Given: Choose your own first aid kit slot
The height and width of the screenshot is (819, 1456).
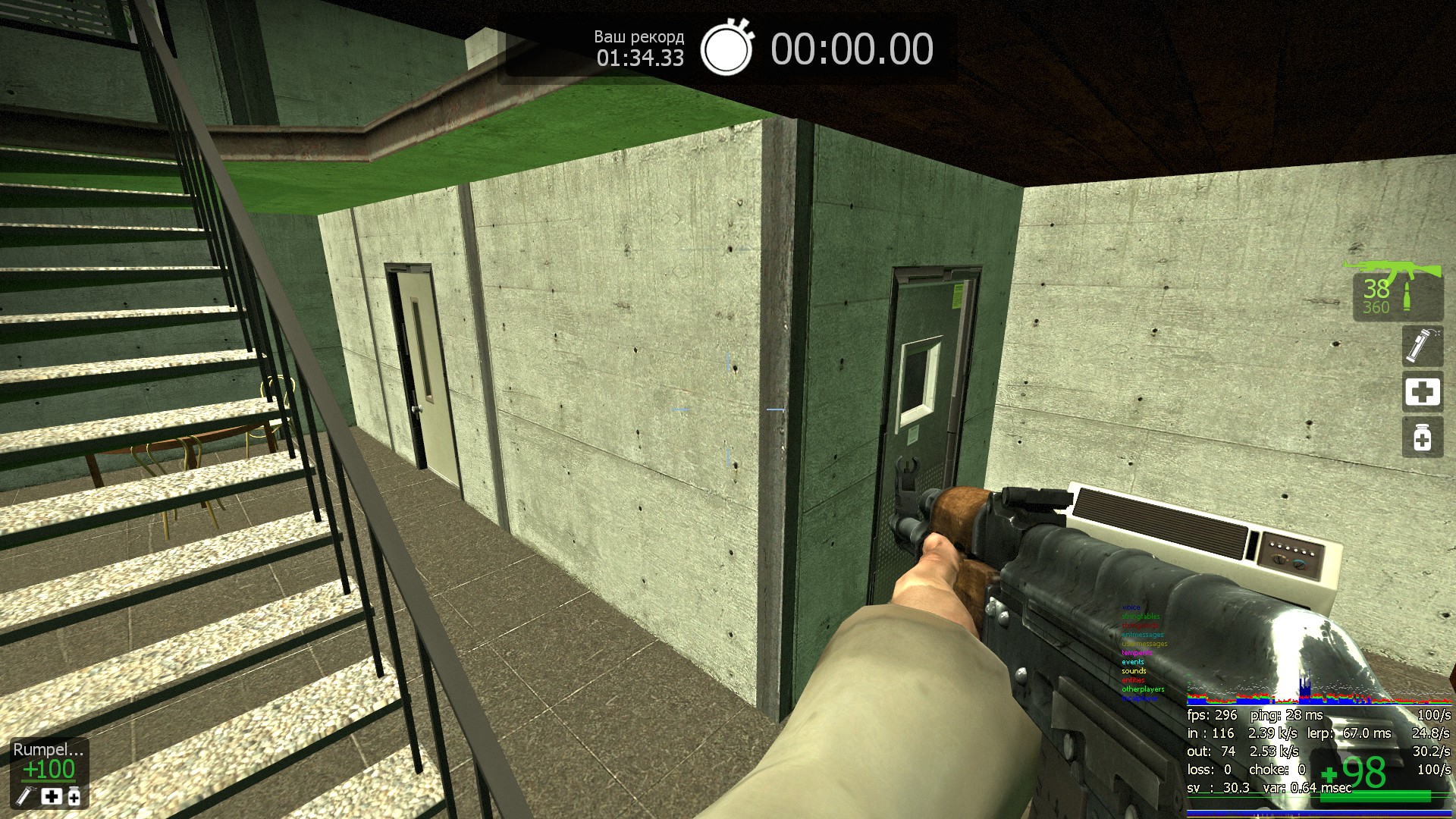Looking at the screenshot, I should (1422, 392).
